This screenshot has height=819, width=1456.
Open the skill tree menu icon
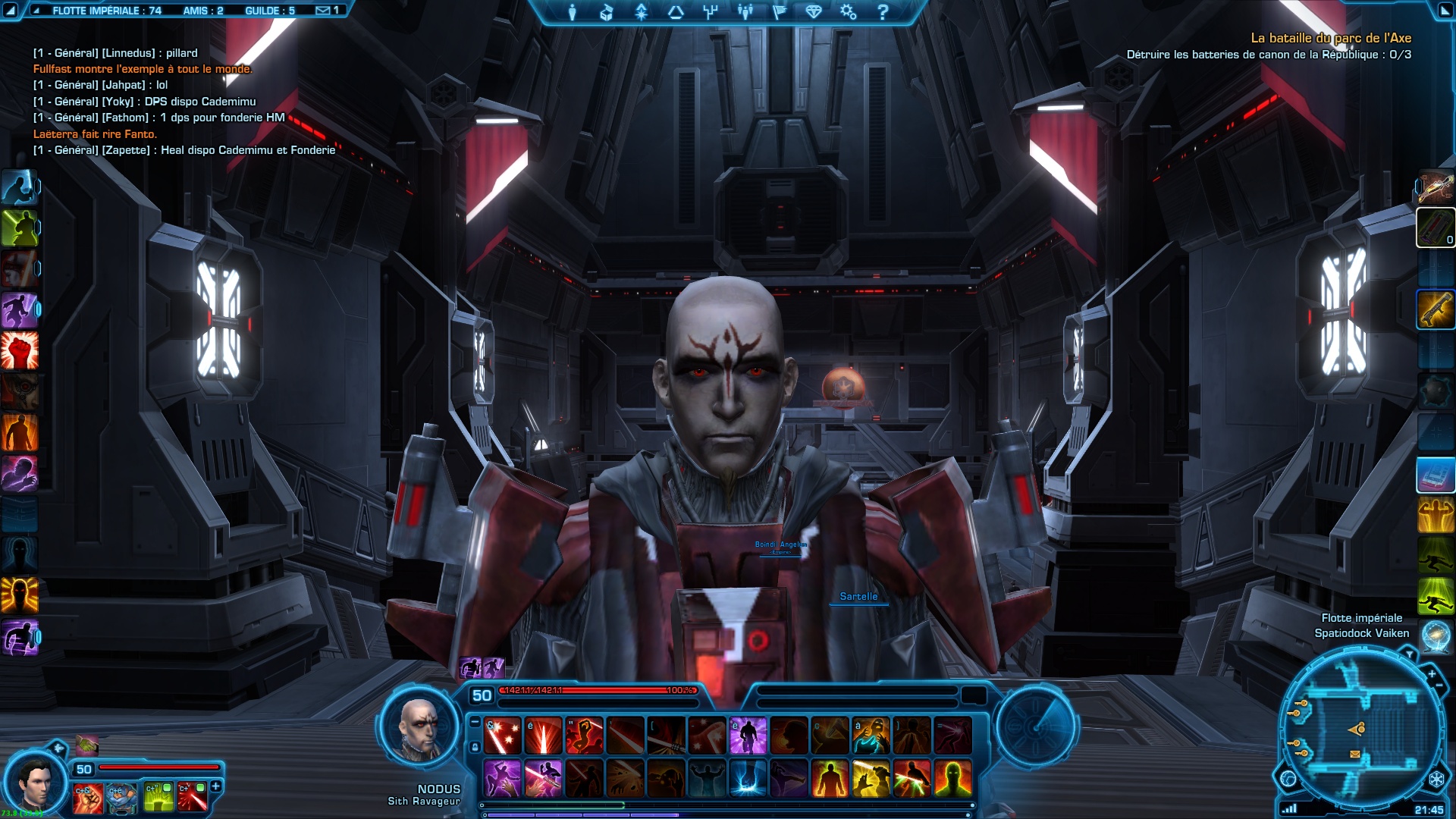(x=710, y=12)
